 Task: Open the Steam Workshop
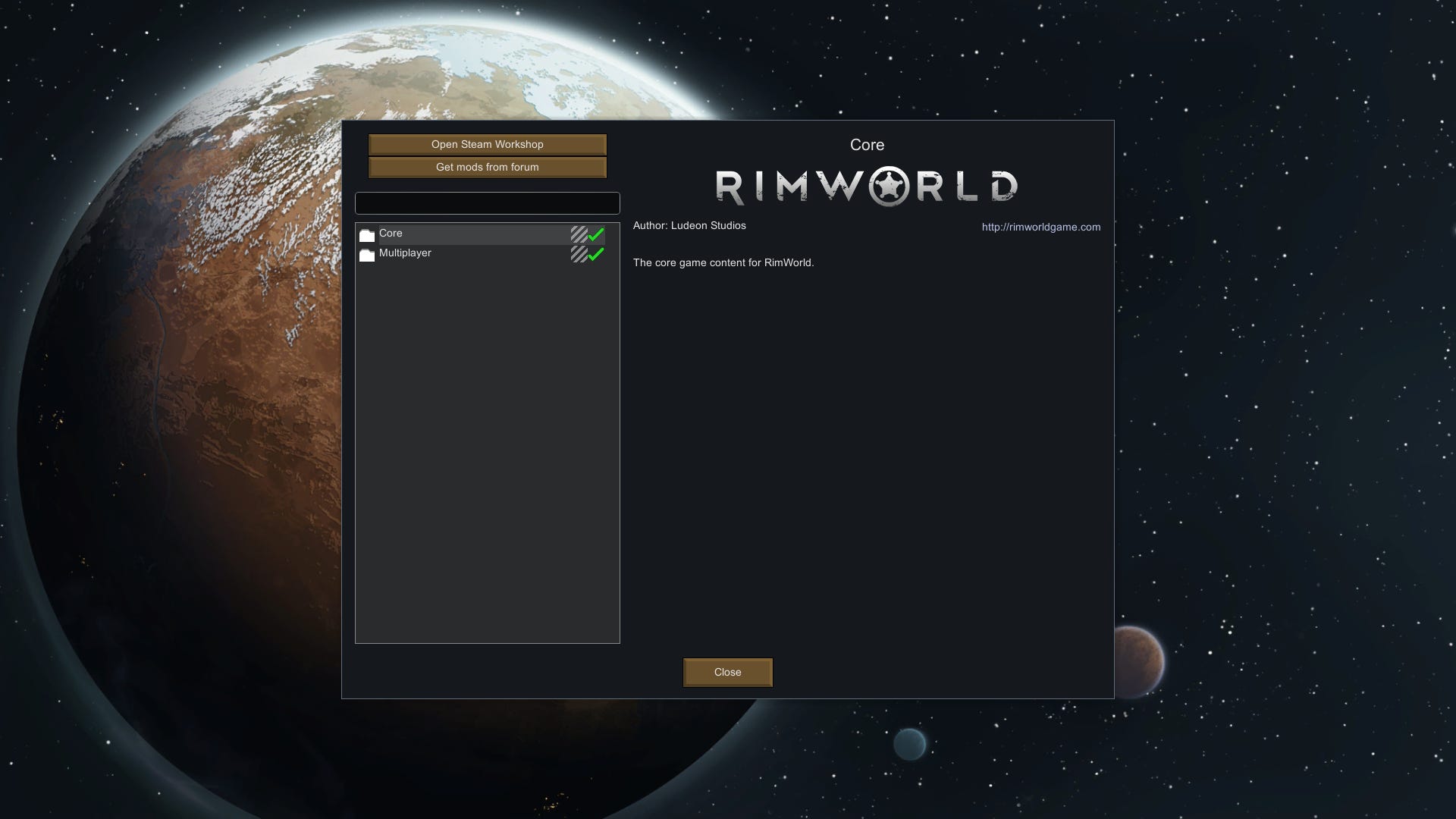pos(487,145)
